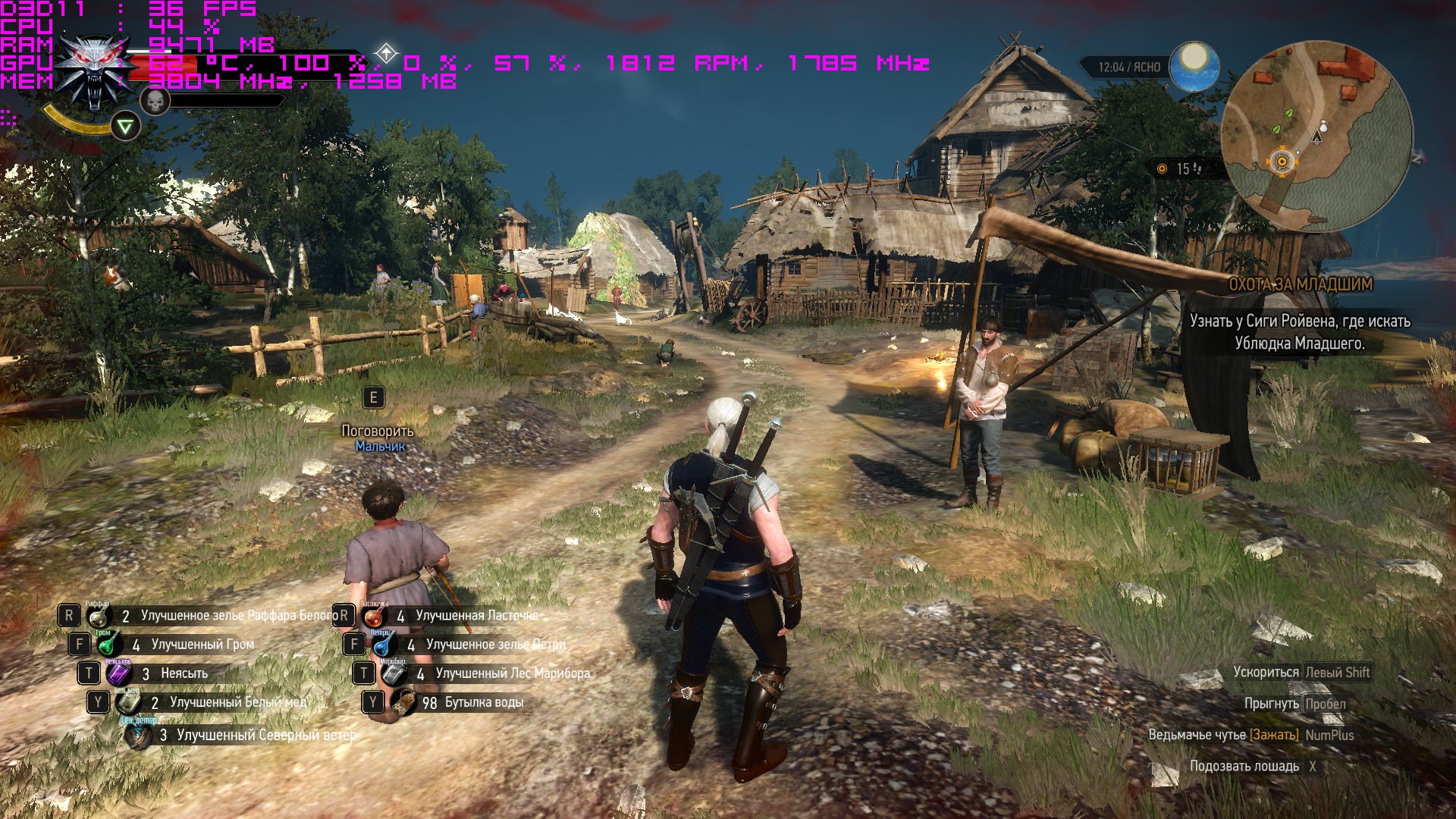Select the green Улучшенный Гром potion
Screen dimensions: 1456x819
click(109, 645)
